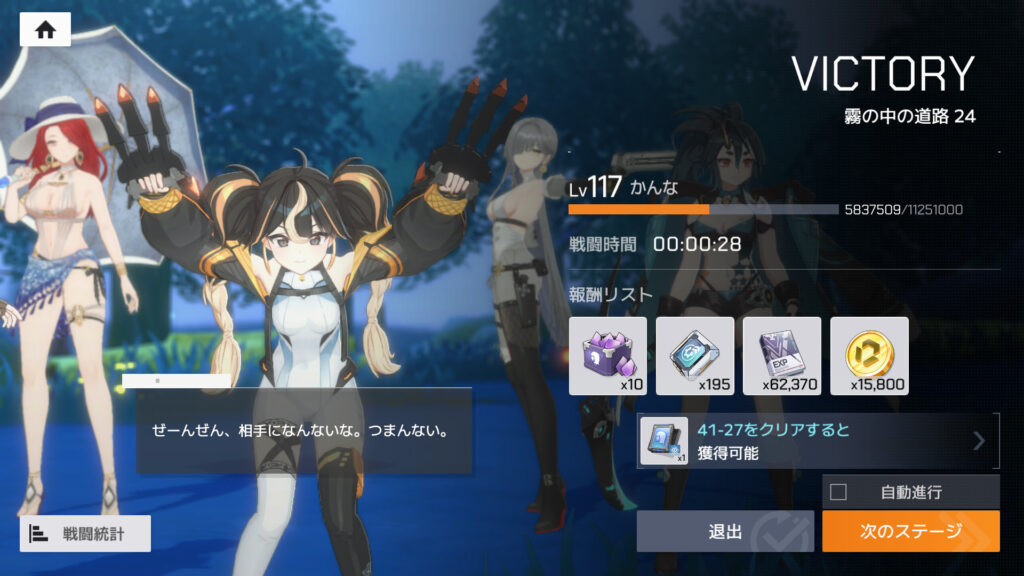Open 戦闘統計 battle statistics
Image resolution: width=1024 pixels, height=576 pixels.
click(85, 534)
